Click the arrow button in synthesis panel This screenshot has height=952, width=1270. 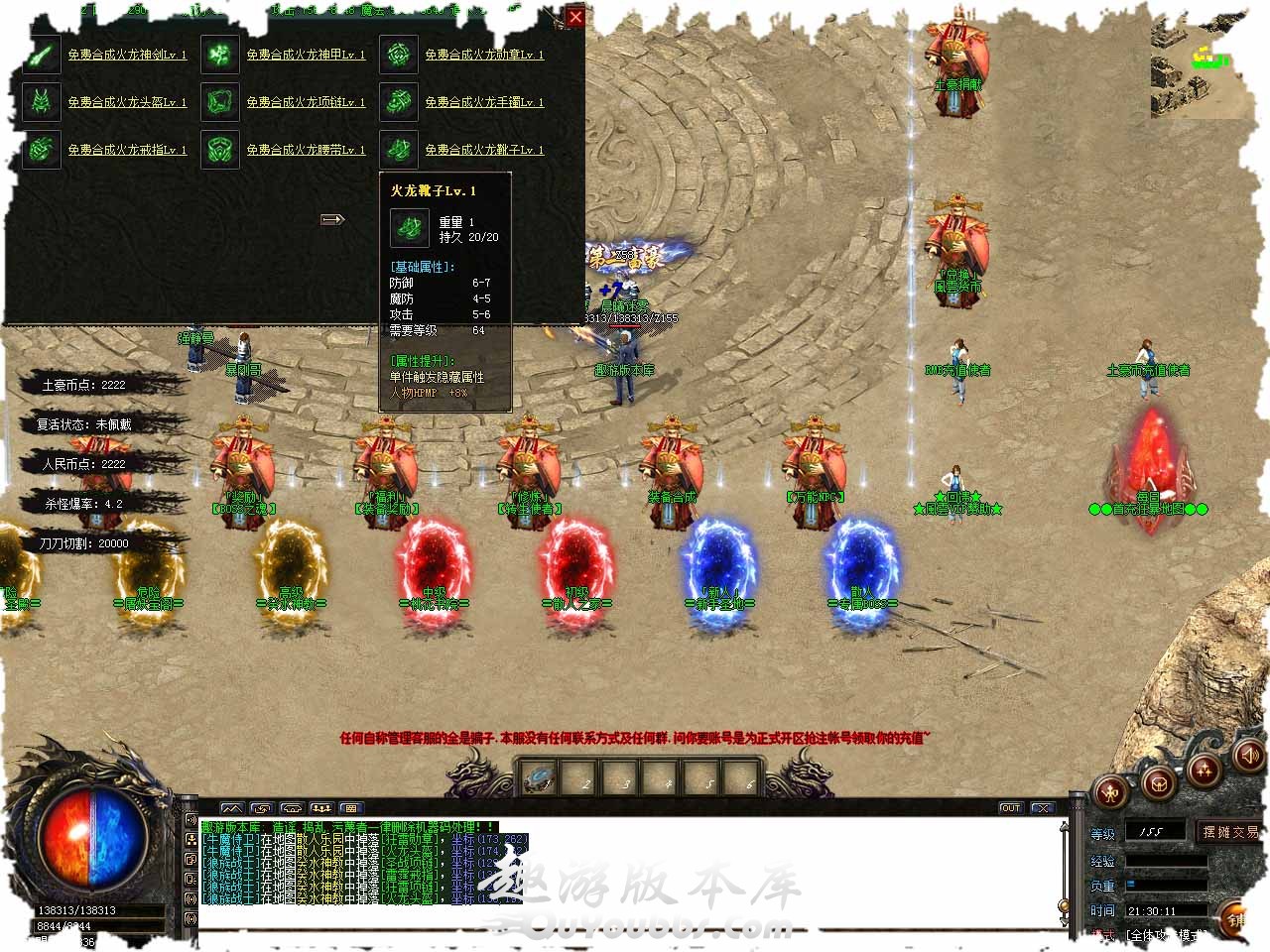pos(332,219)
